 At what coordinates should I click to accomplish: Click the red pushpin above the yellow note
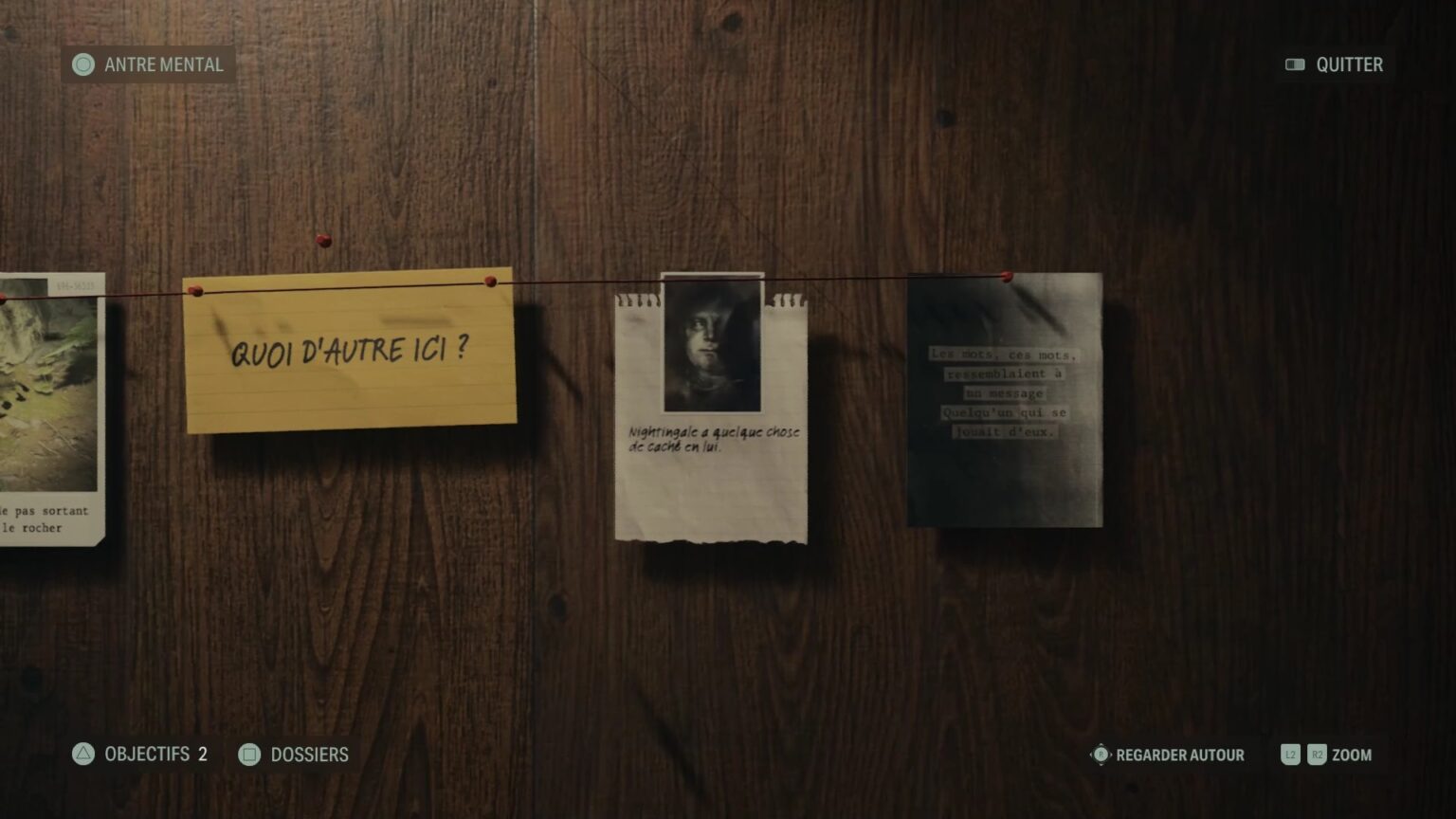tap(322, 240)
